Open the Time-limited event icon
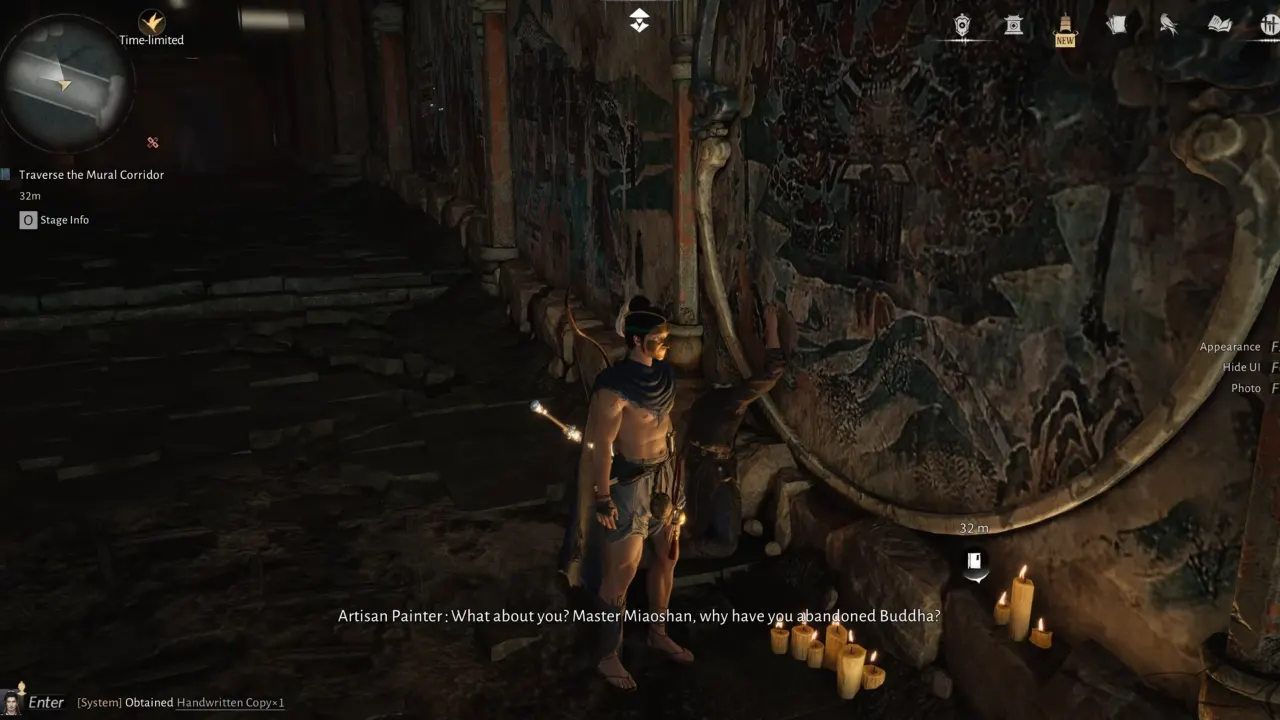 151,22
